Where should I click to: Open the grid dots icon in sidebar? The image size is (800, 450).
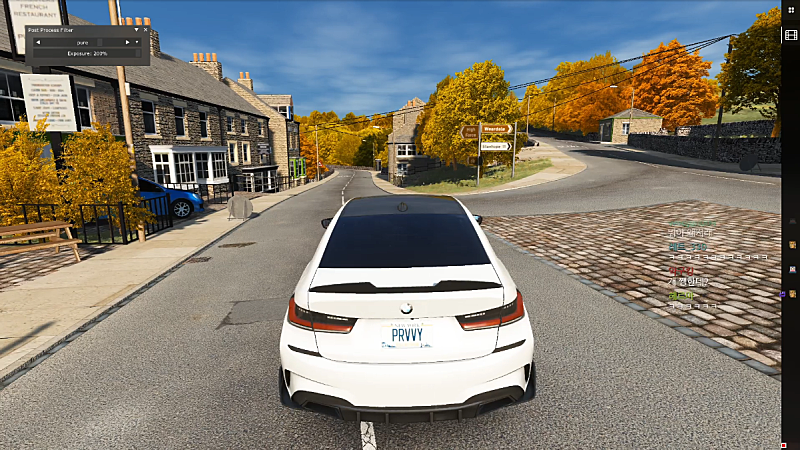[x=790, y=10]
